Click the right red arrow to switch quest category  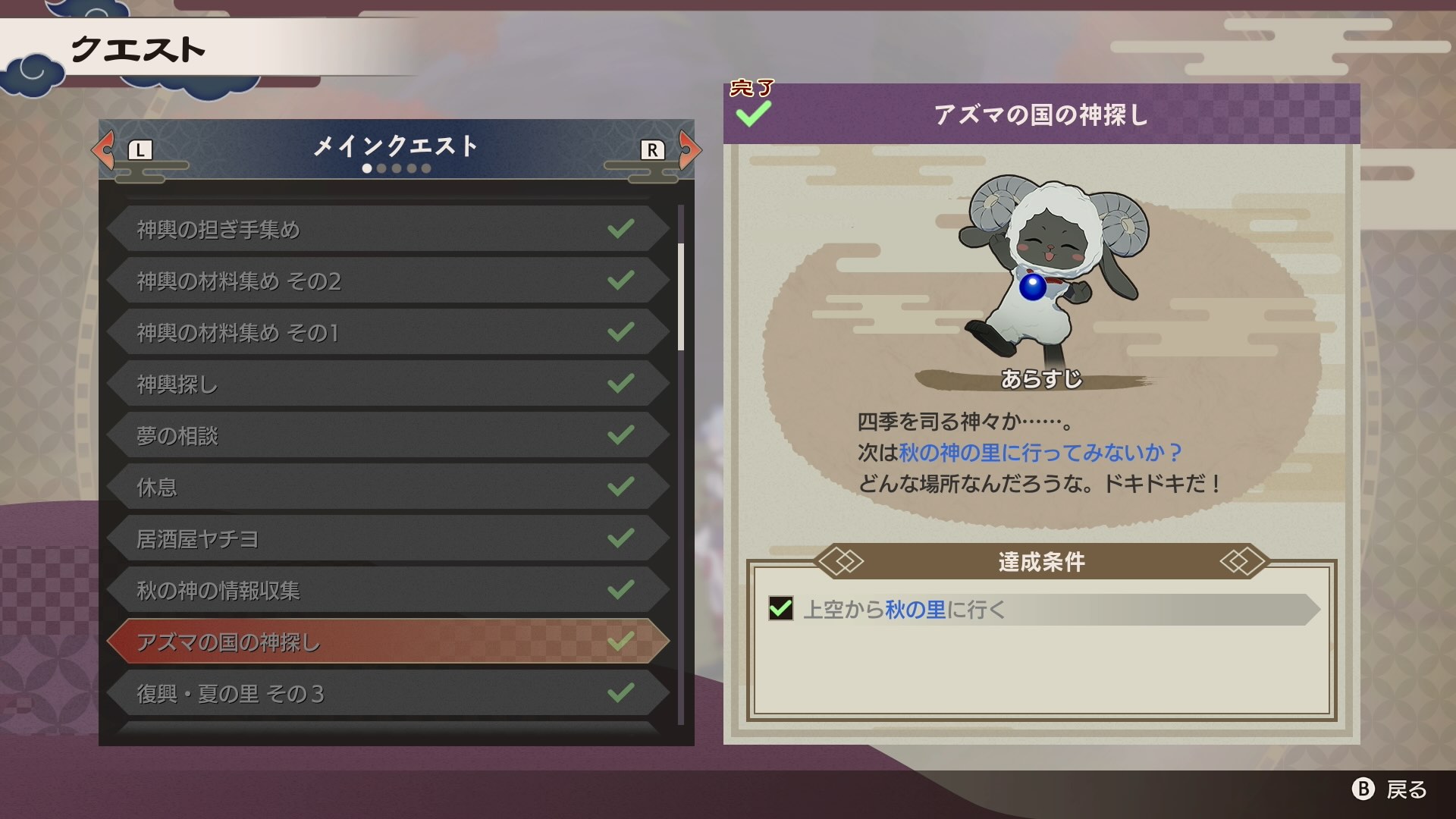(688, 149)
